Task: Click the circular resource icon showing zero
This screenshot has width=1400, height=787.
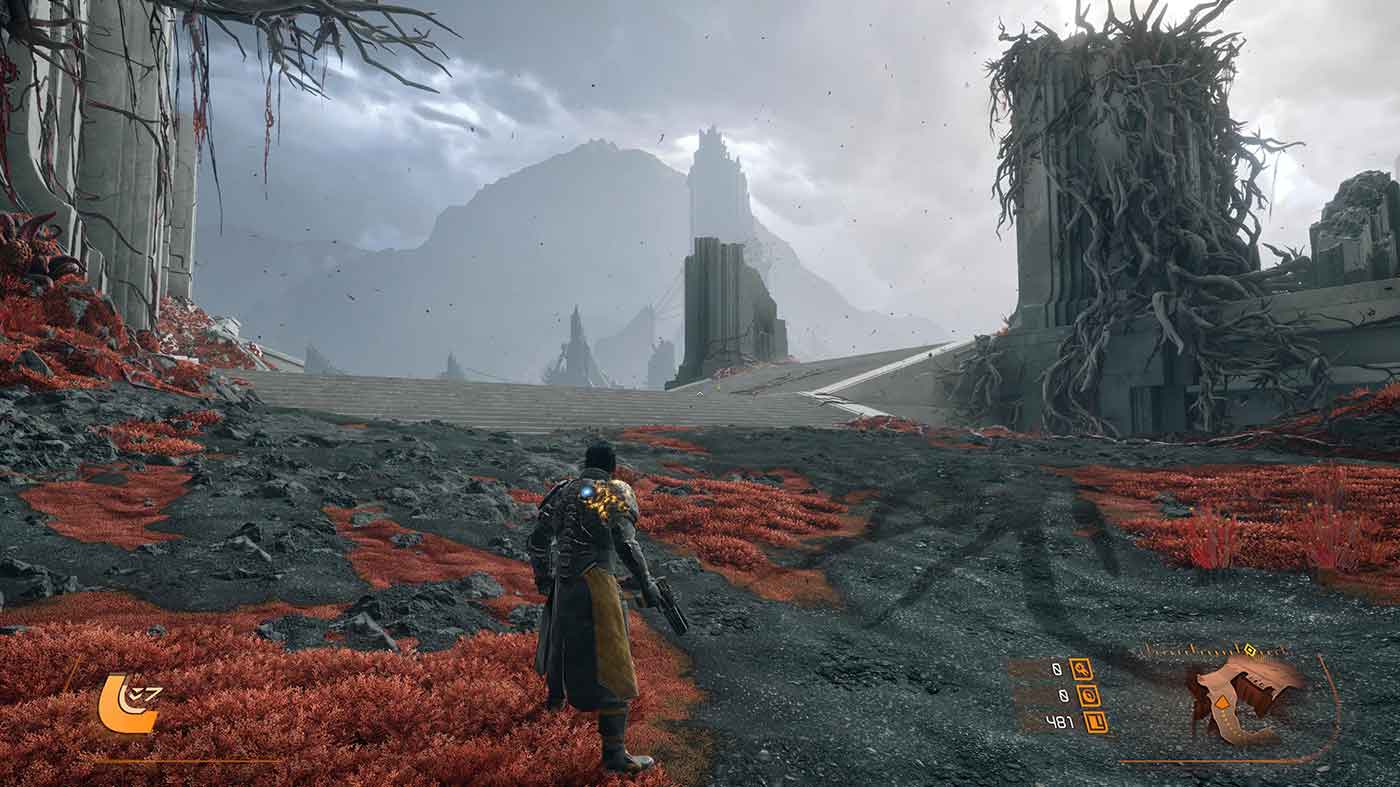Action: click(1089, 696)
